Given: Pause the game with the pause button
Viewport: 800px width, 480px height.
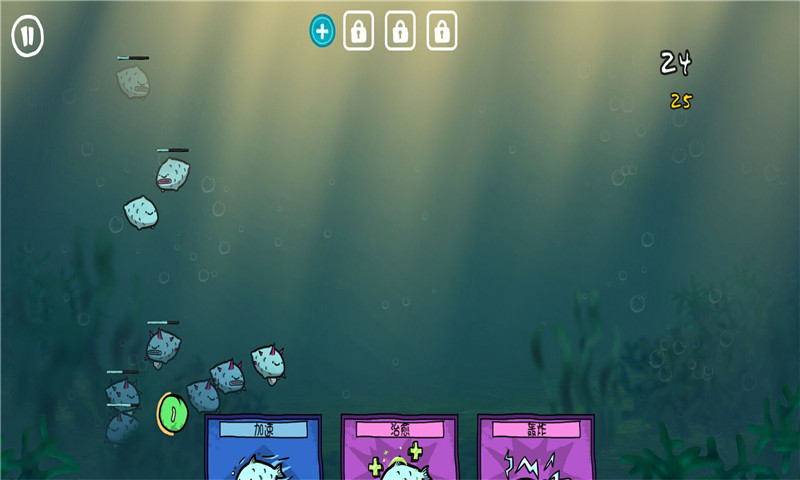Looking at the screenshot, I should tap(27, 37).
